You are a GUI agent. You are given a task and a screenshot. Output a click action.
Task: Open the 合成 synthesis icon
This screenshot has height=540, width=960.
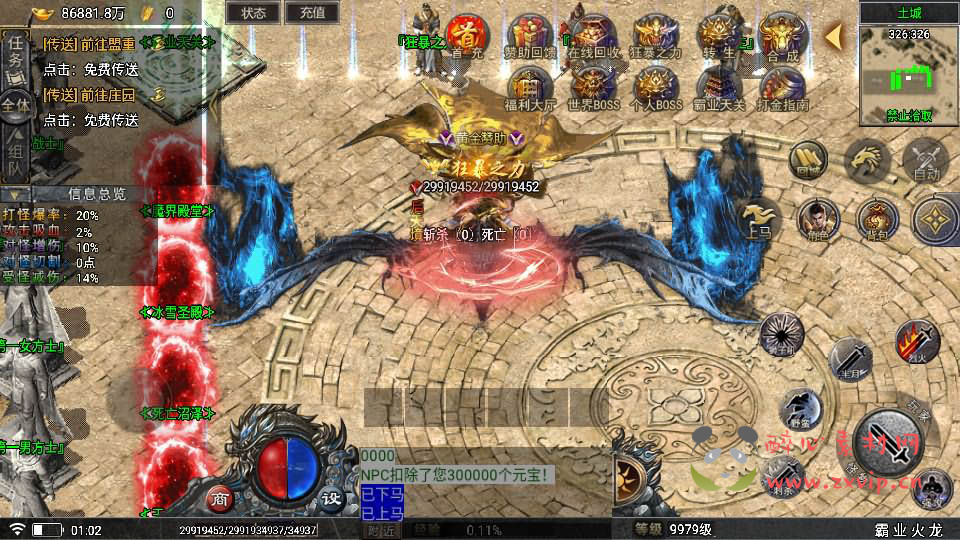pos(783,36)
